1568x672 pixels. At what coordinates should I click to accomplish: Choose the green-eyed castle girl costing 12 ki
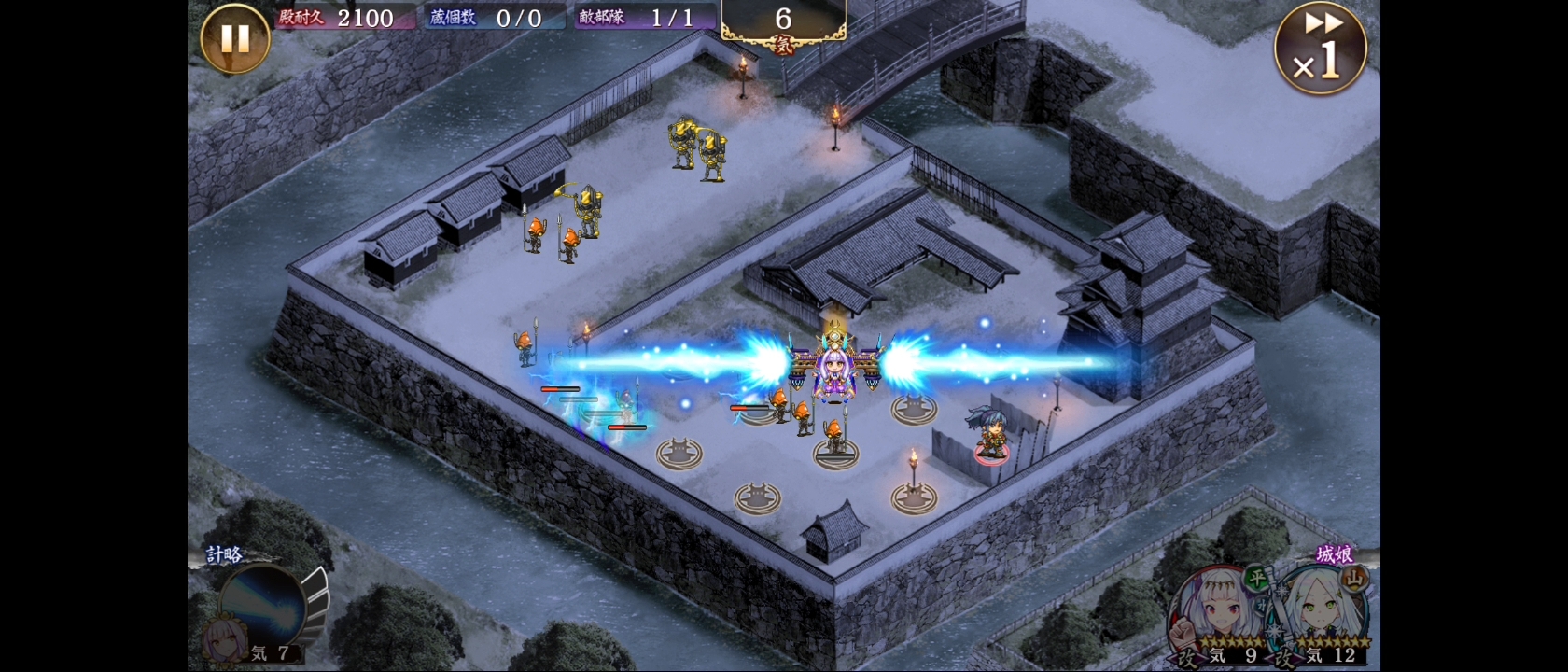1323,613
